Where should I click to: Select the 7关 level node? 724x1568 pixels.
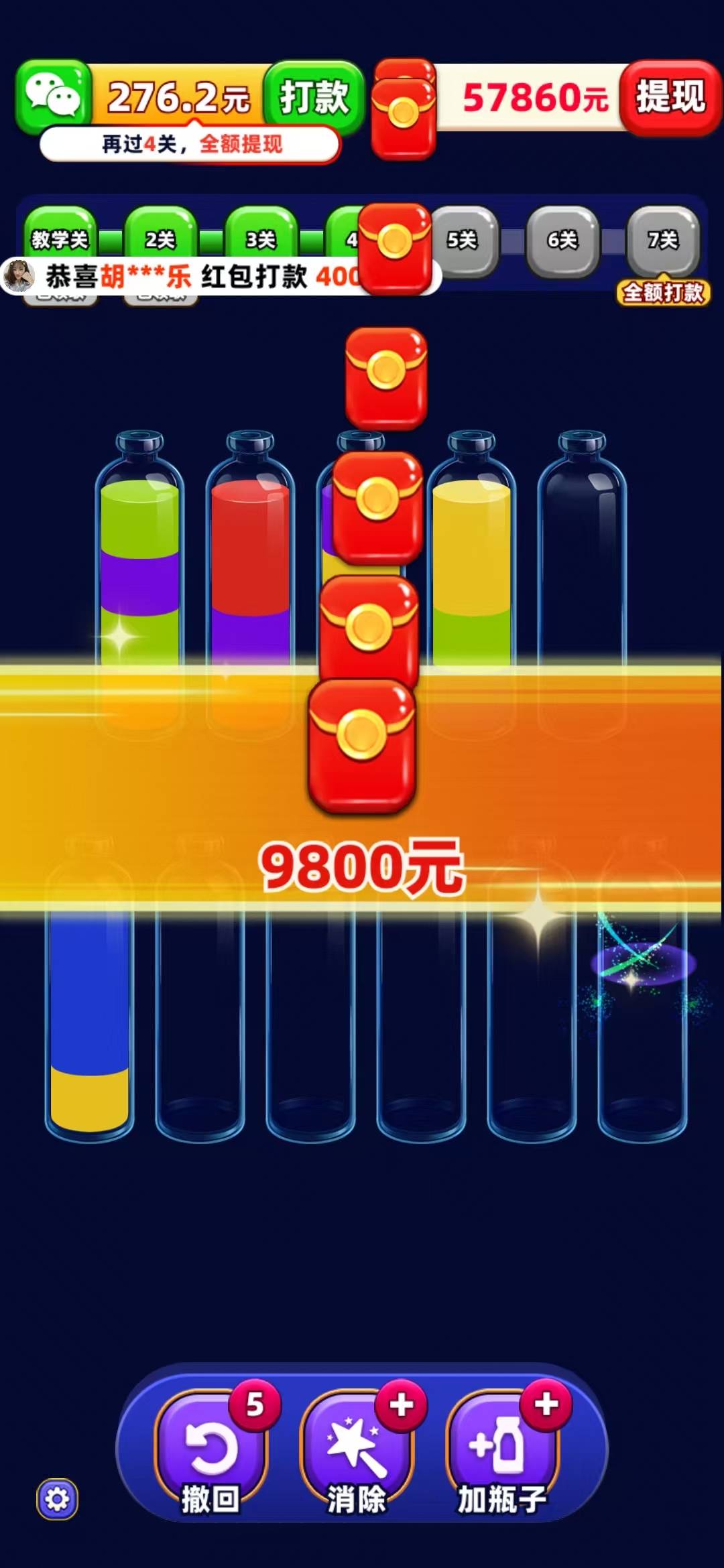(663, 240)
